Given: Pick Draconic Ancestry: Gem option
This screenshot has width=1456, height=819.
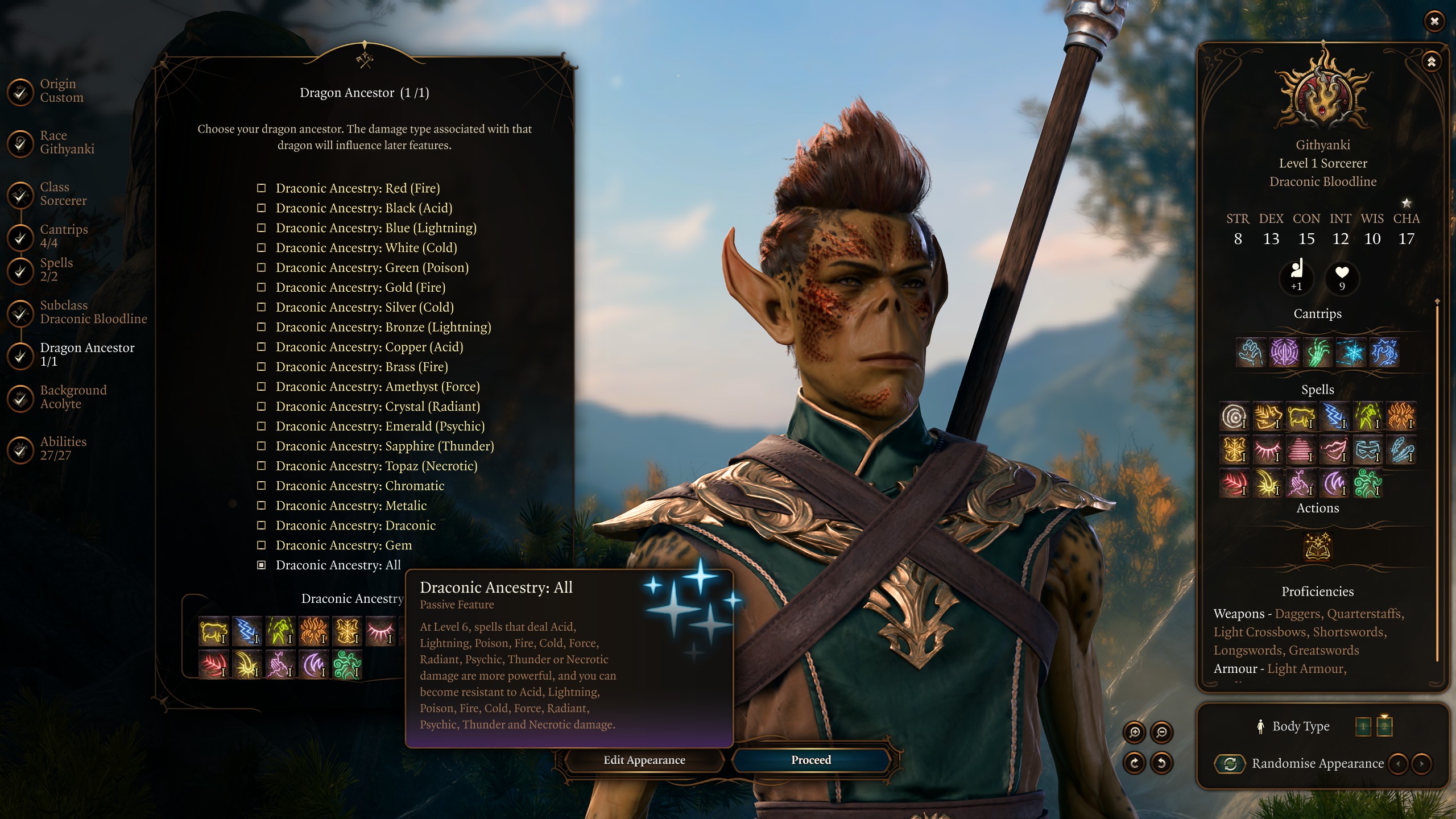Looking at the screenshot, I should tap(343, 545).
